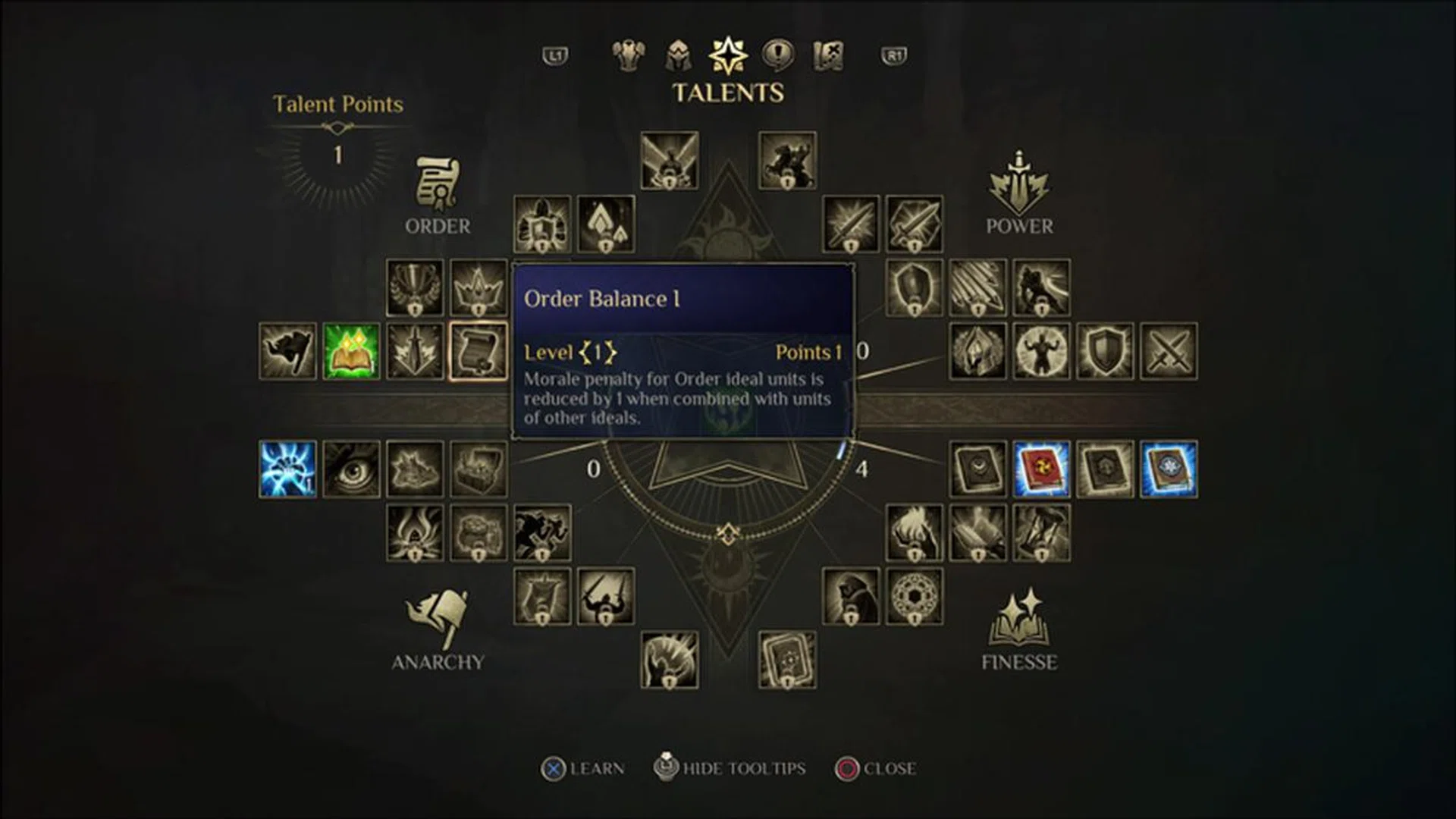Open the armor equipment tab
The image size is (1456, 819).
click(629, 55)
